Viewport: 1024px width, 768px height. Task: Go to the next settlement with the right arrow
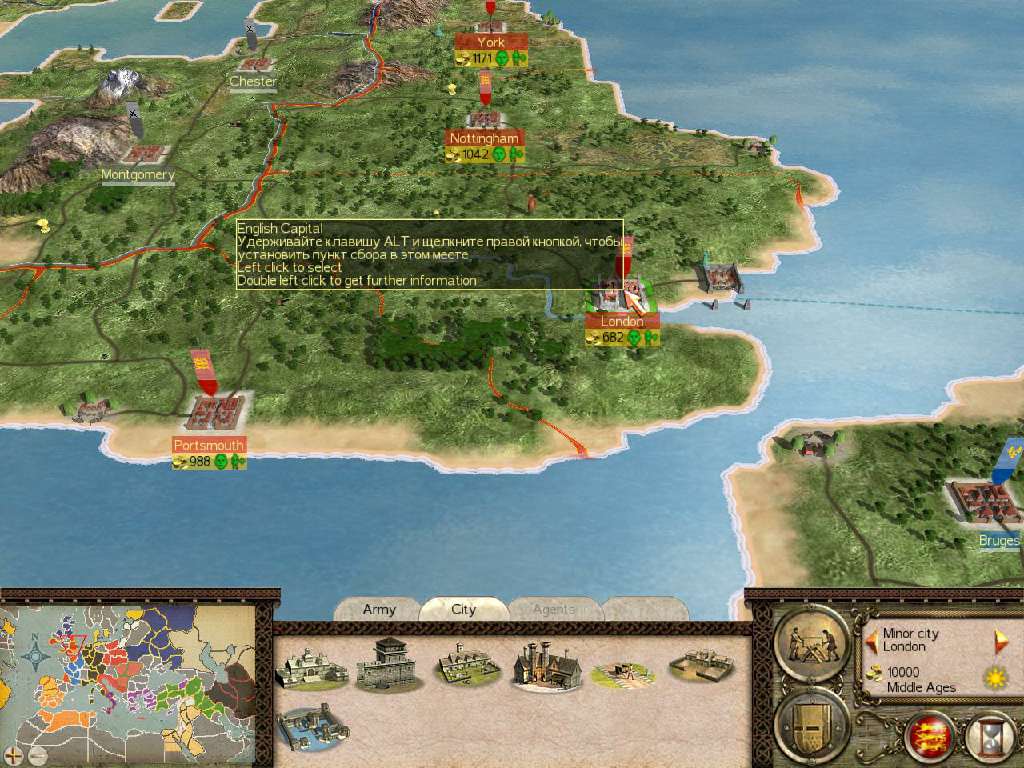coord(998,636)
